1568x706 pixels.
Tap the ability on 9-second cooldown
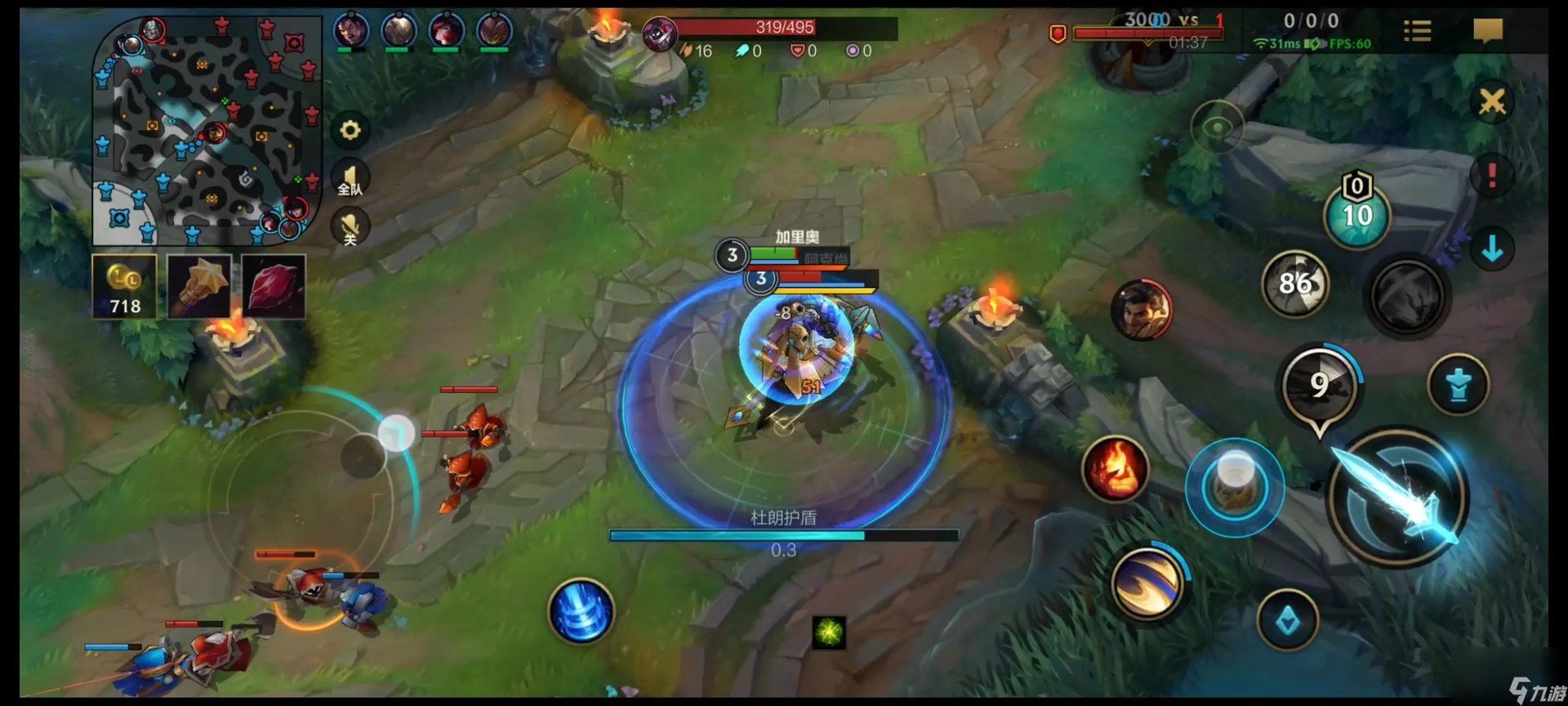pyautogui.click(x=1319, y=386)
